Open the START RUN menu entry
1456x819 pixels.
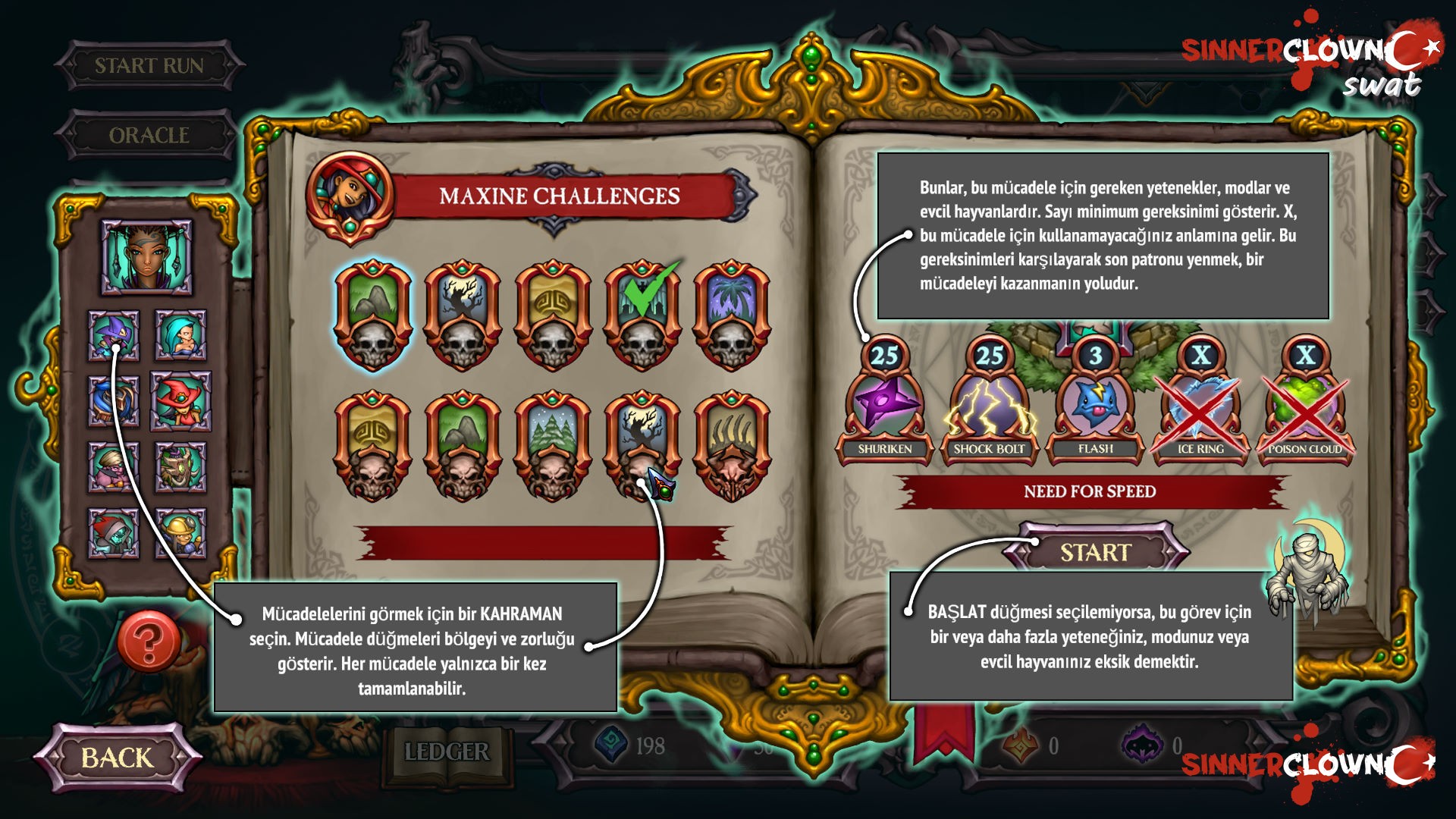[150, 67]
